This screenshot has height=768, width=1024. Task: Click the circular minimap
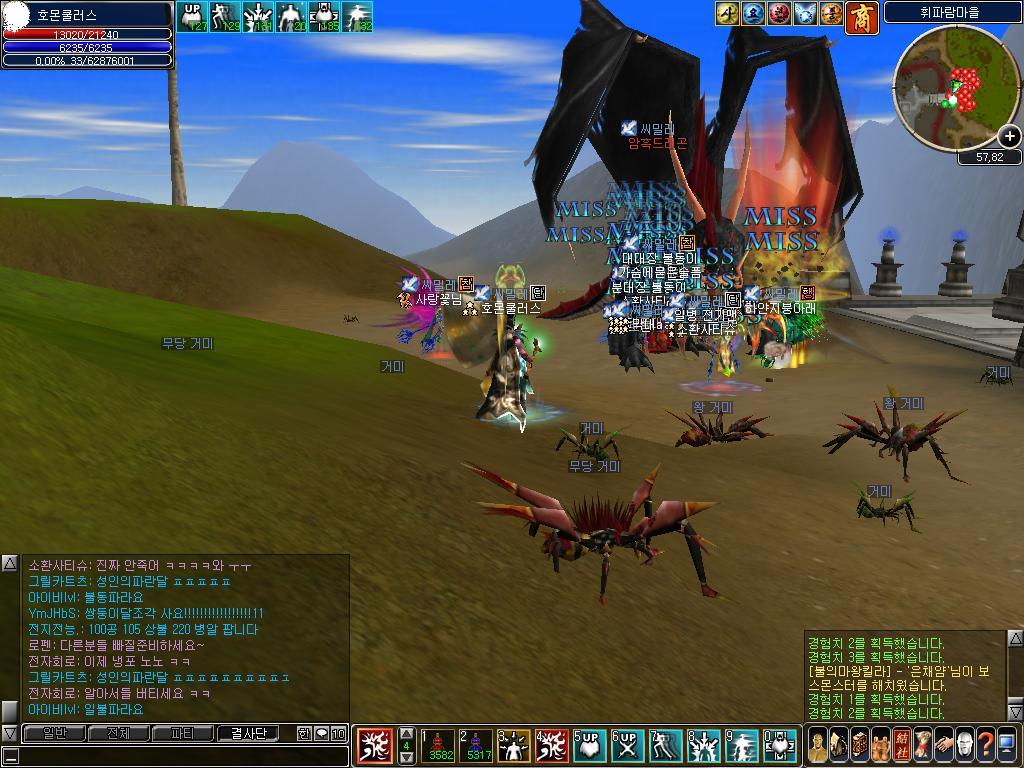pyautogui.click(x=955, y=88)
